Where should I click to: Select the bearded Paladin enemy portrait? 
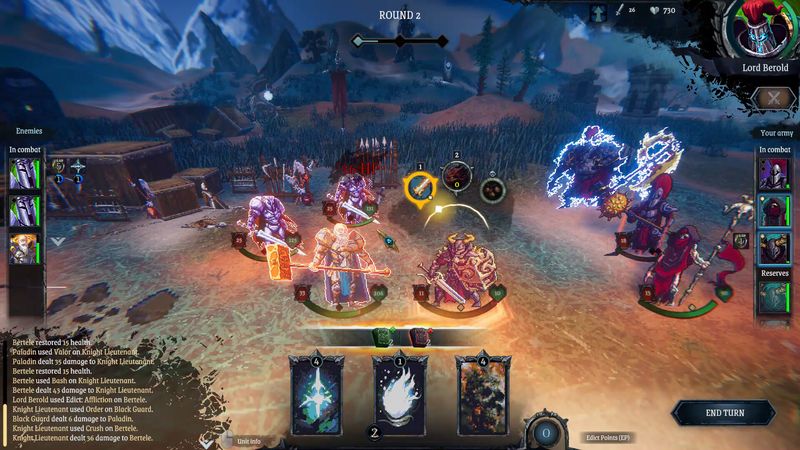[24, 249]
